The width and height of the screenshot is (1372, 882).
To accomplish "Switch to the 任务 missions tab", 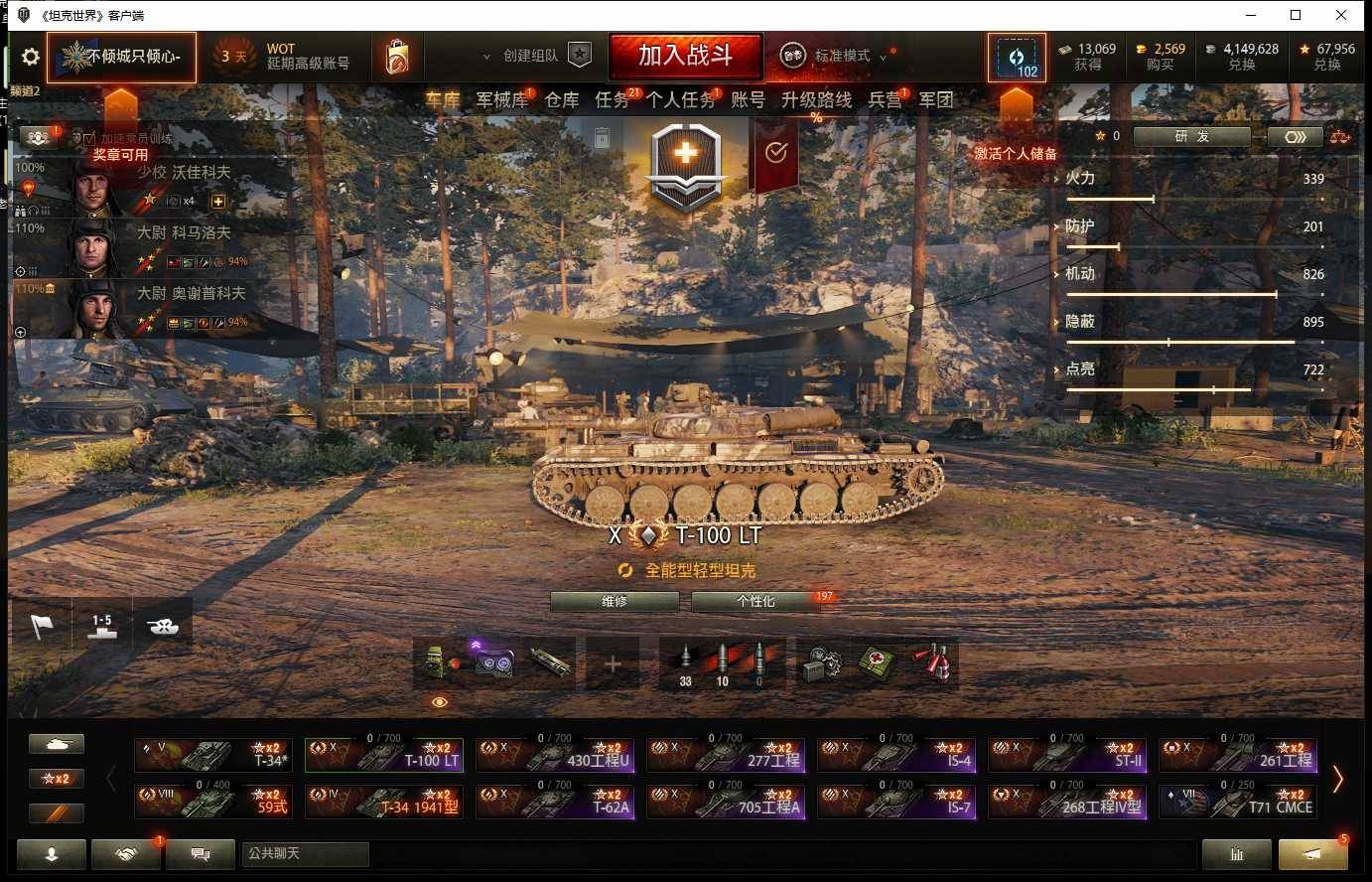I will (615, 99).
